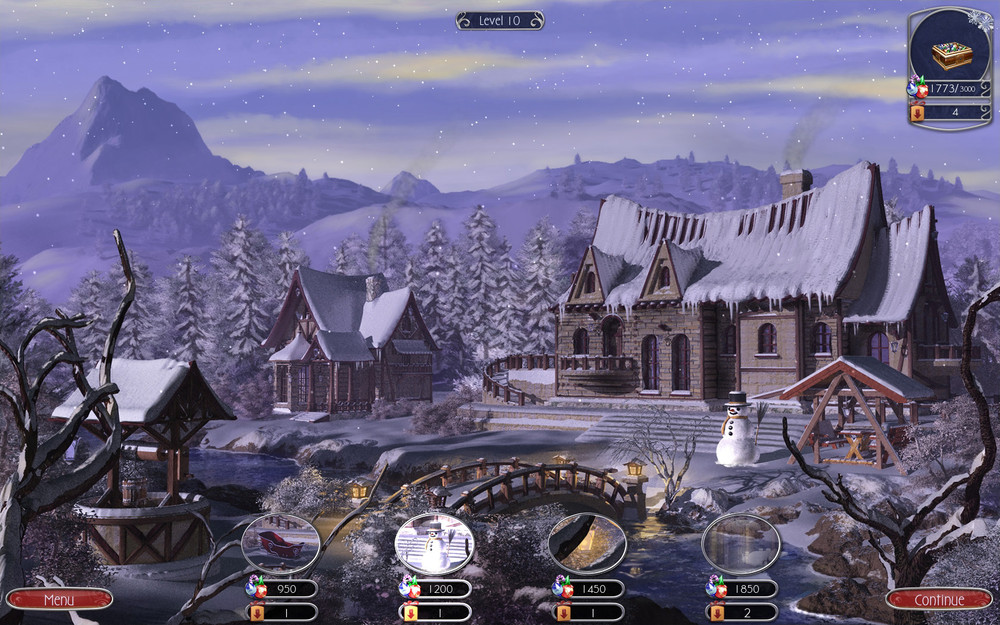Open the Menu button

(x=59, y=599)
